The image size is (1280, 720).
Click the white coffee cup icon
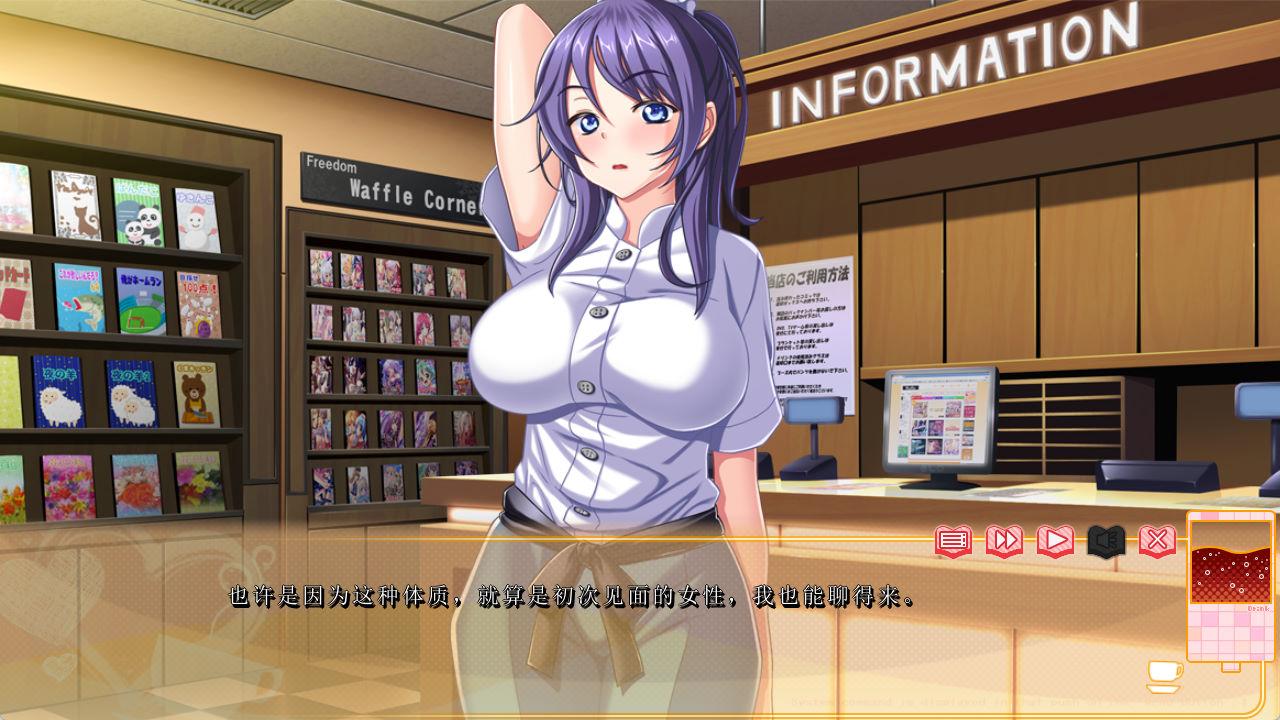pos(1164,675)
